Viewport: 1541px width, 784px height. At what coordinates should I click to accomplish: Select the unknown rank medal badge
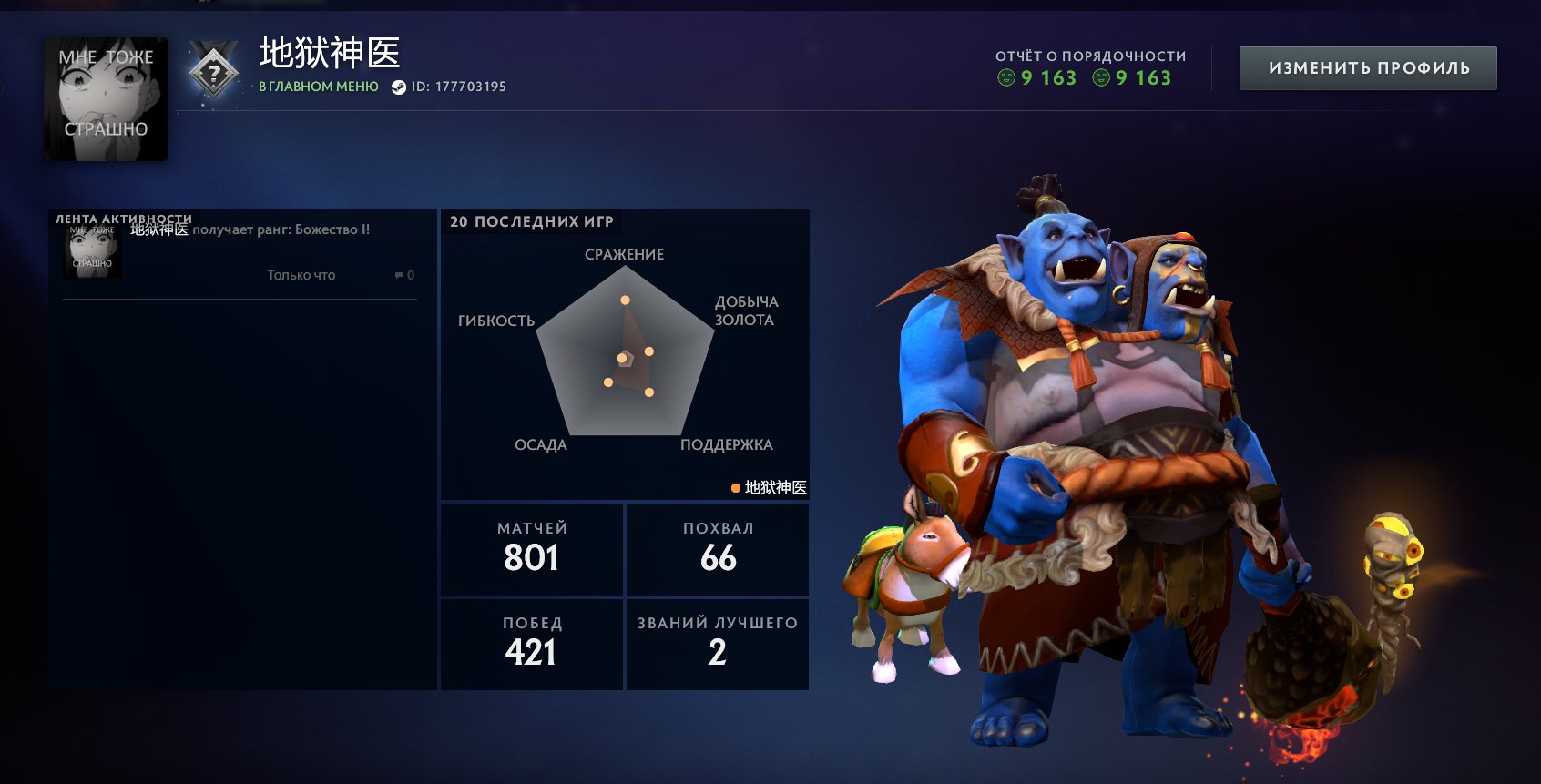click(213, 72)
